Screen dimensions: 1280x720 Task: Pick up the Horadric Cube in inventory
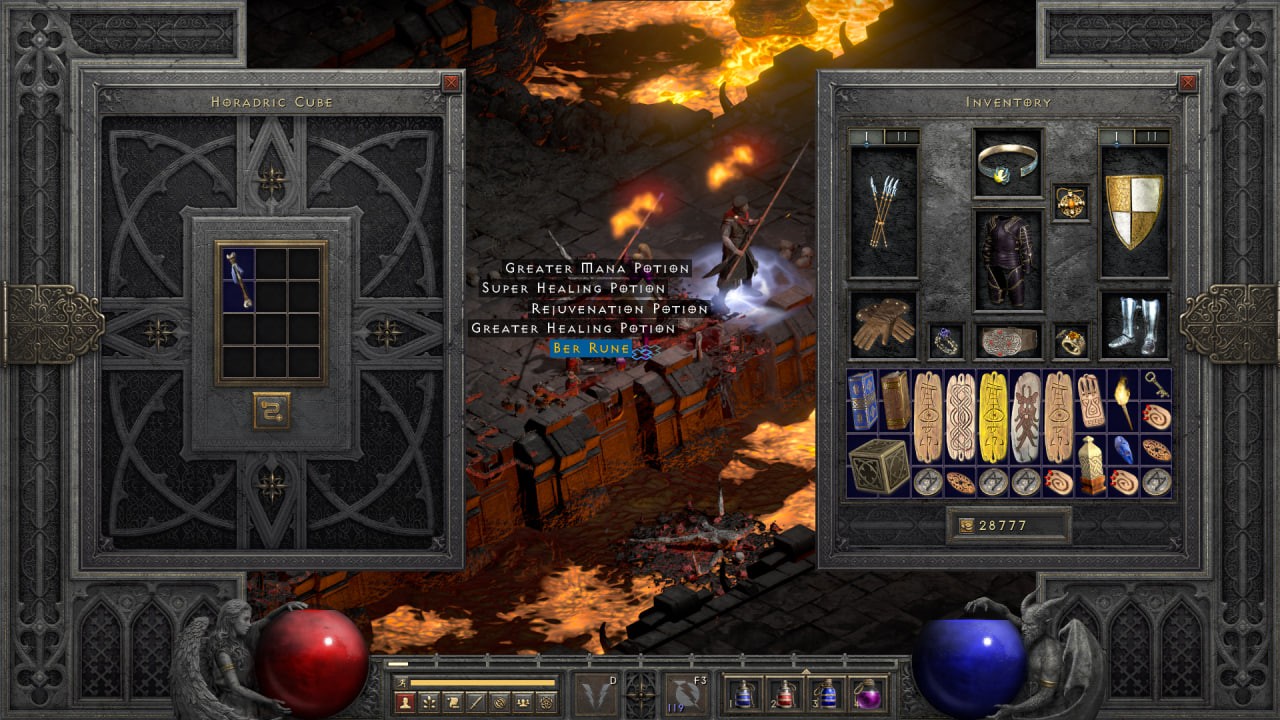pyautogui.click(x=879, y=465)
